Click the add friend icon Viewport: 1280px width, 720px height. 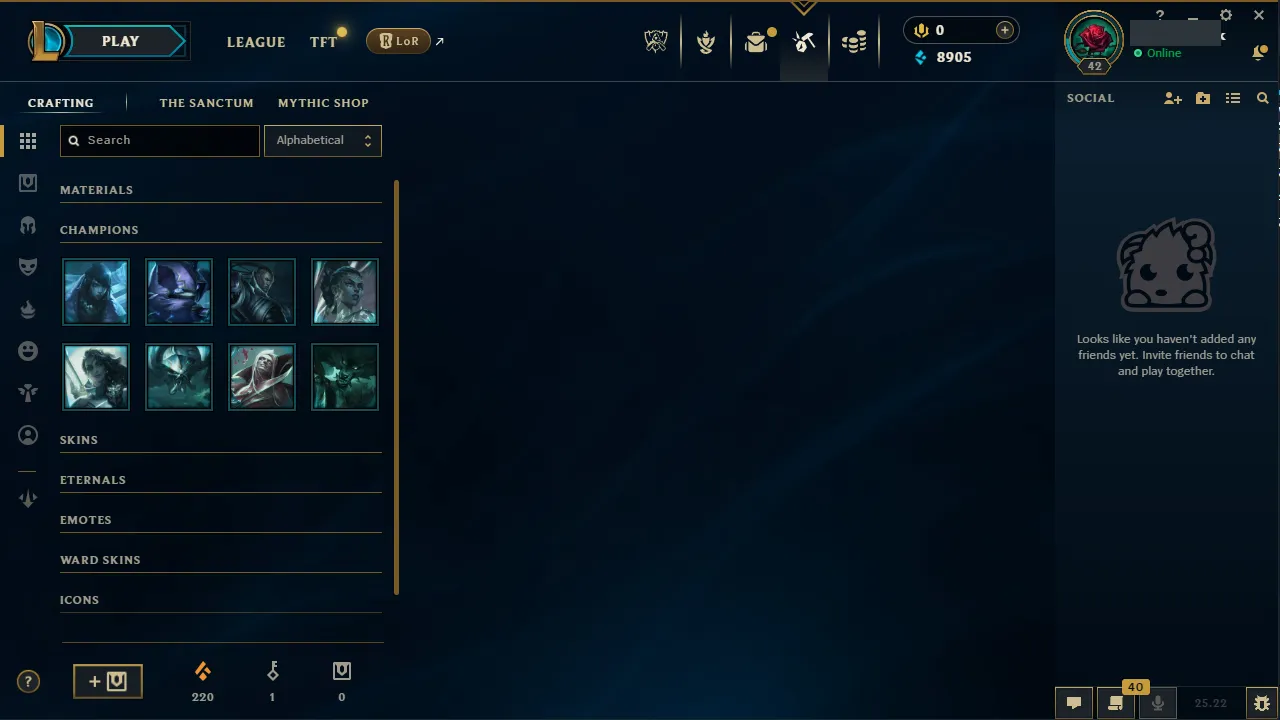tap(1172, 98)
